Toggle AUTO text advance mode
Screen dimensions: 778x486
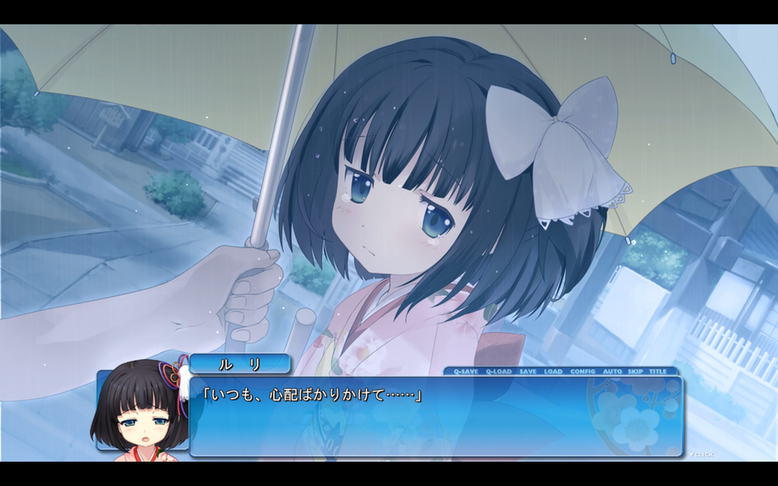point(612,371)
